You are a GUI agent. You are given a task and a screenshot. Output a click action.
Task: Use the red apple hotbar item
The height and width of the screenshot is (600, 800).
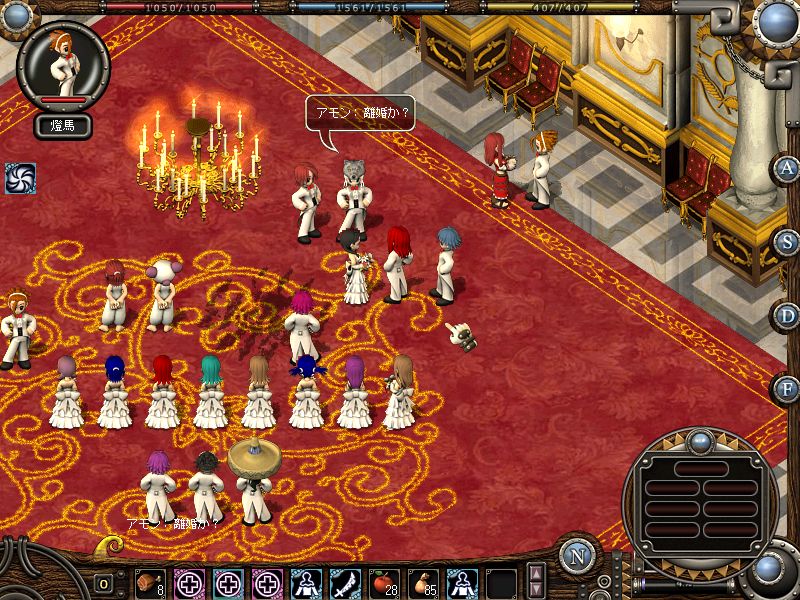point(384,582)
